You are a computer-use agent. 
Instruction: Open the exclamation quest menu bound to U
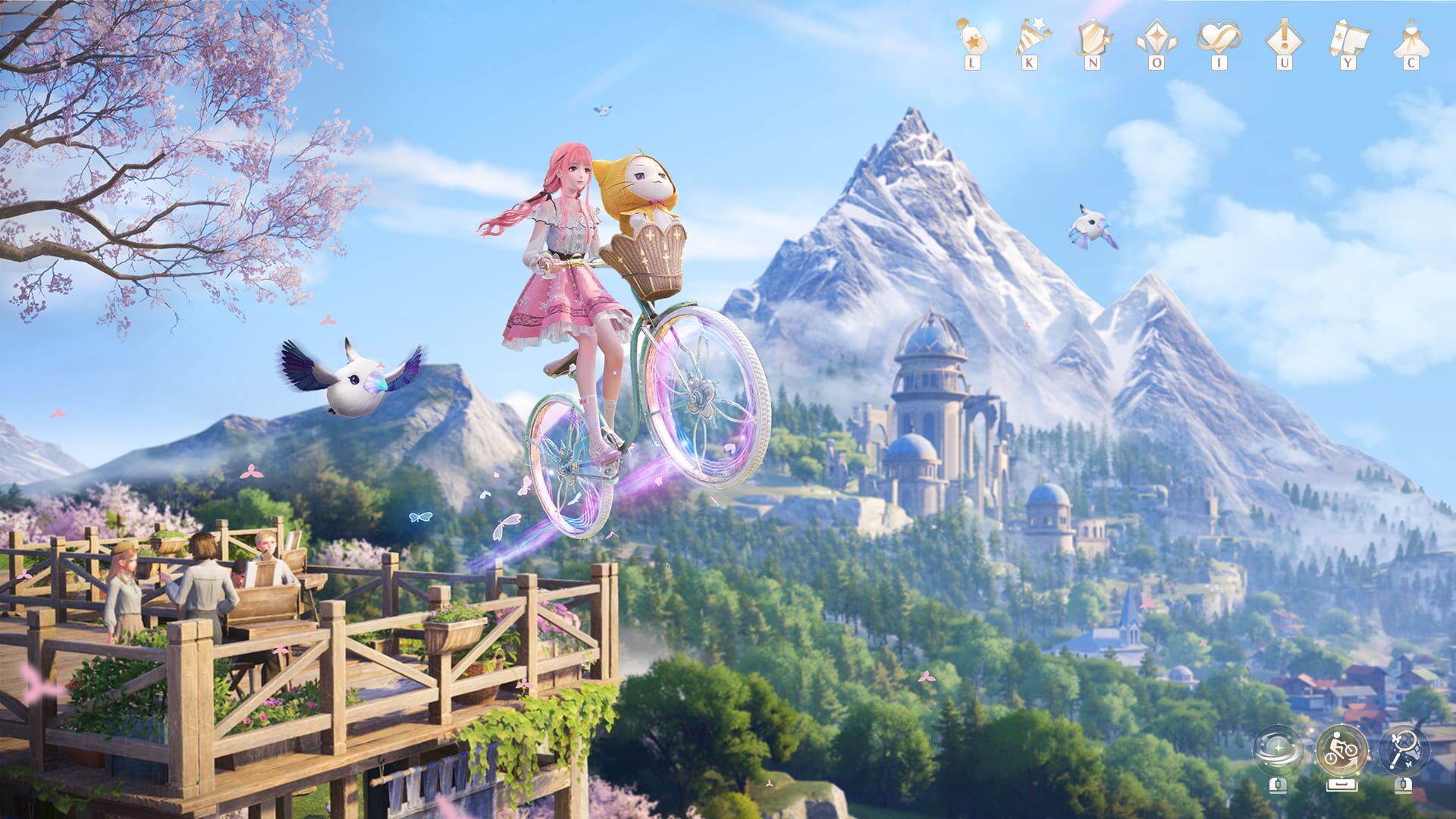pyautogui.click(x=1282, y=35)
